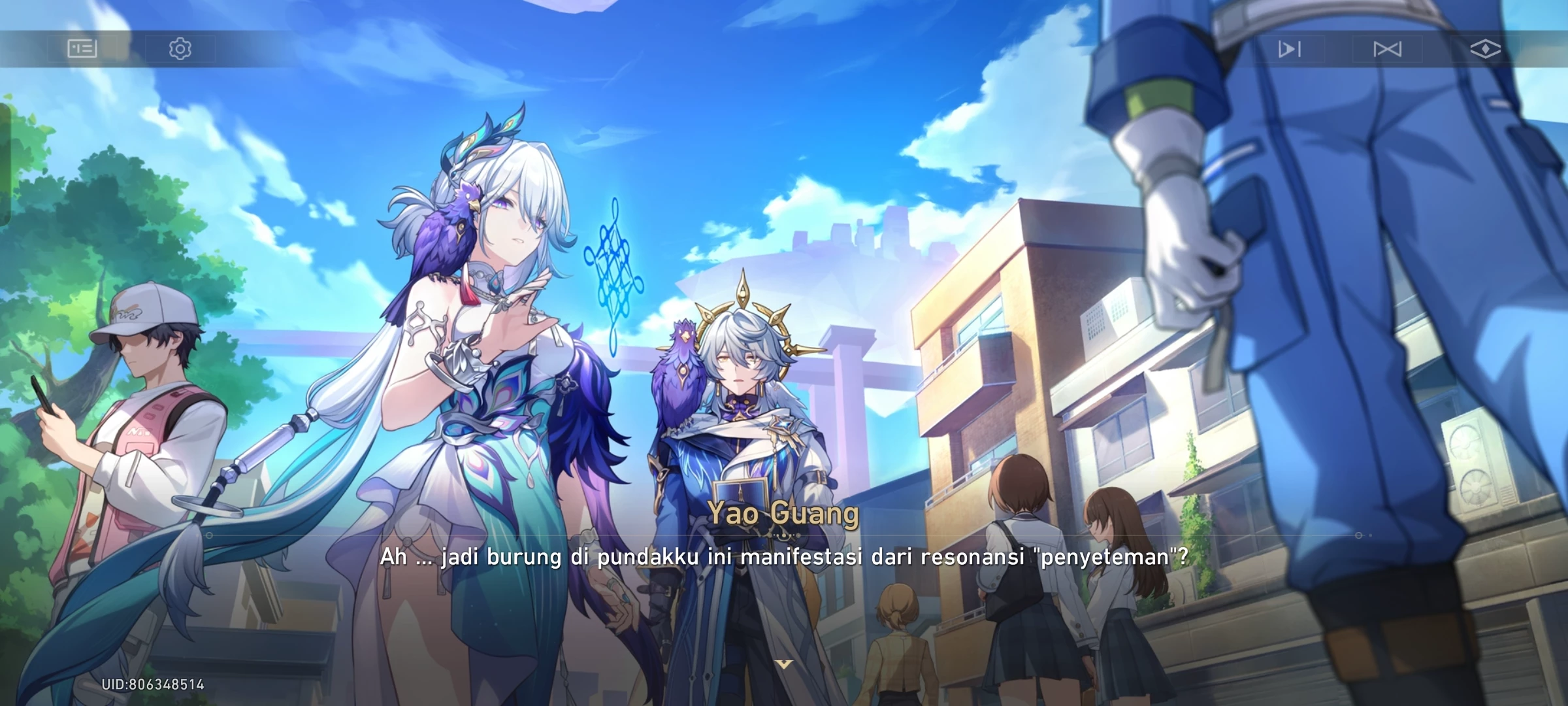Toggle auto-play dialogue button
The width and height of the screenshot is (1568, 706).
(1289, 49)
